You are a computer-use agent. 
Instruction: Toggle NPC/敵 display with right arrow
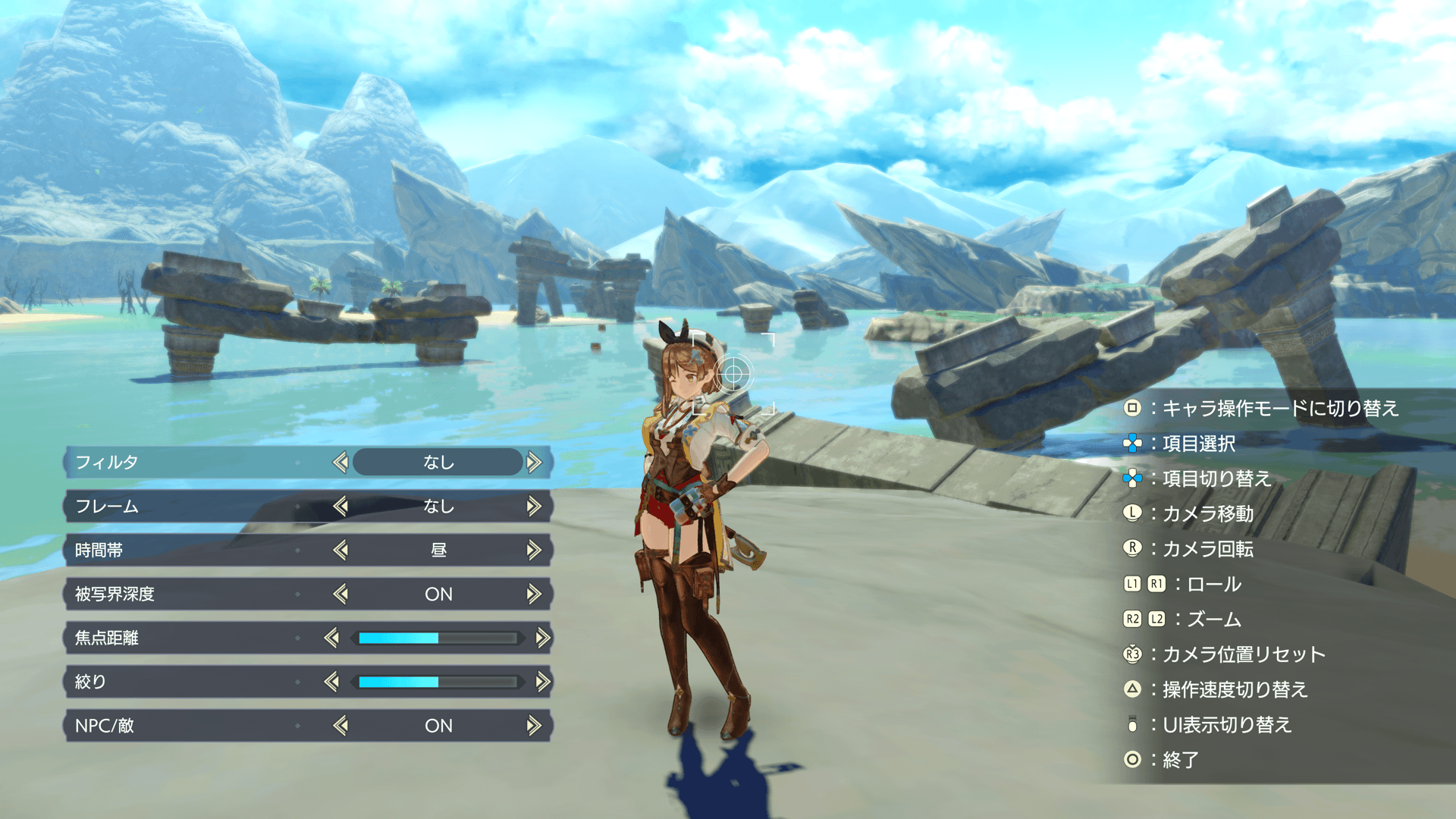(x=535, y=726)
